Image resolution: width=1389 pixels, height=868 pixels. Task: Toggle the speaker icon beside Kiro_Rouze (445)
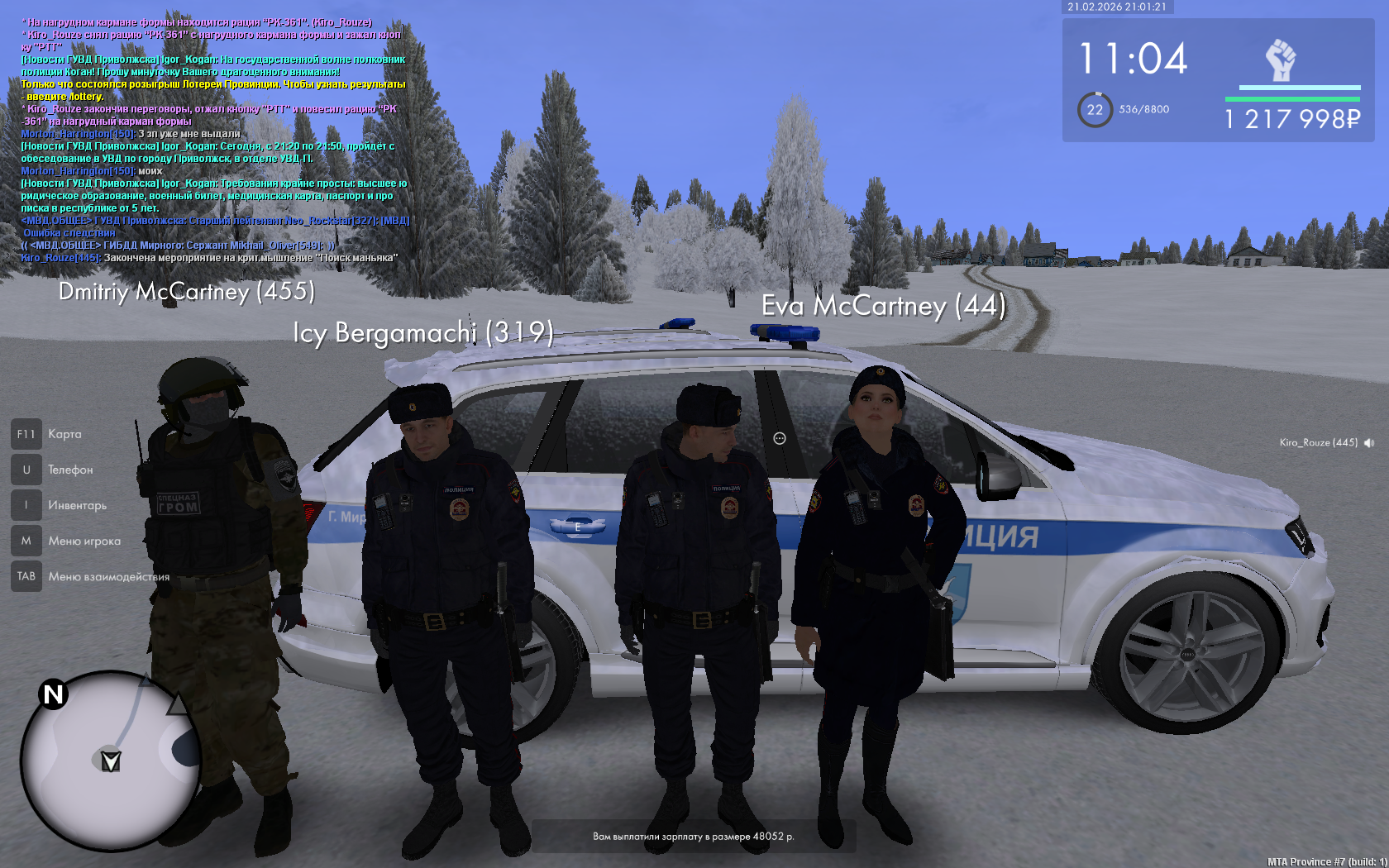pos(1369,443)
